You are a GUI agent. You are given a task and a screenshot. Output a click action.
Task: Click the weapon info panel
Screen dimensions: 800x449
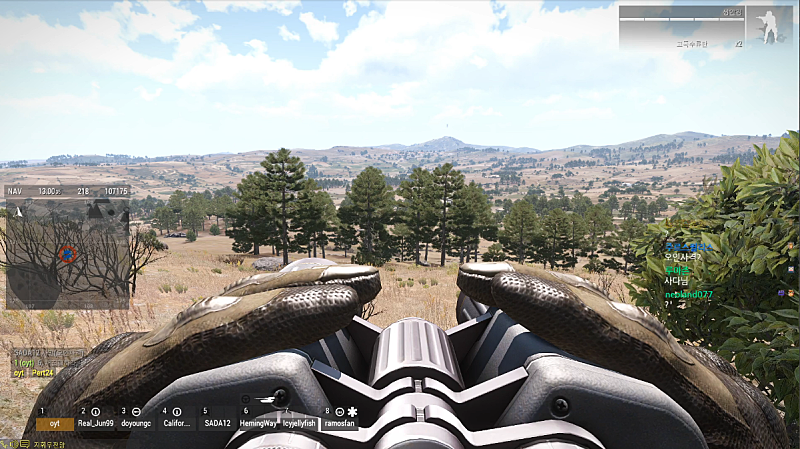(682, 28)
